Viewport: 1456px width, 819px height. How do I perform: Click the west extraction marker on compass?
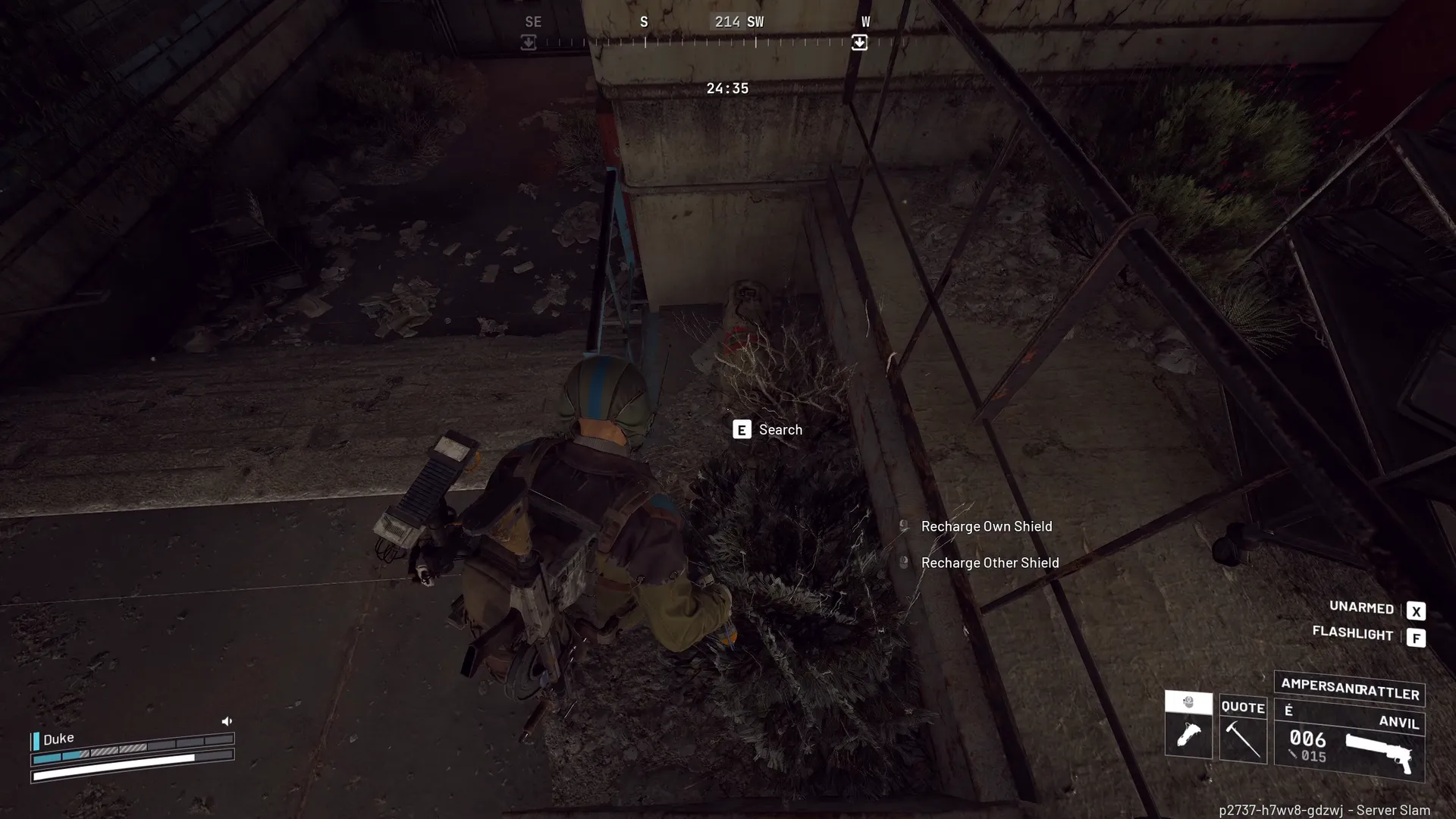point(859,42)
